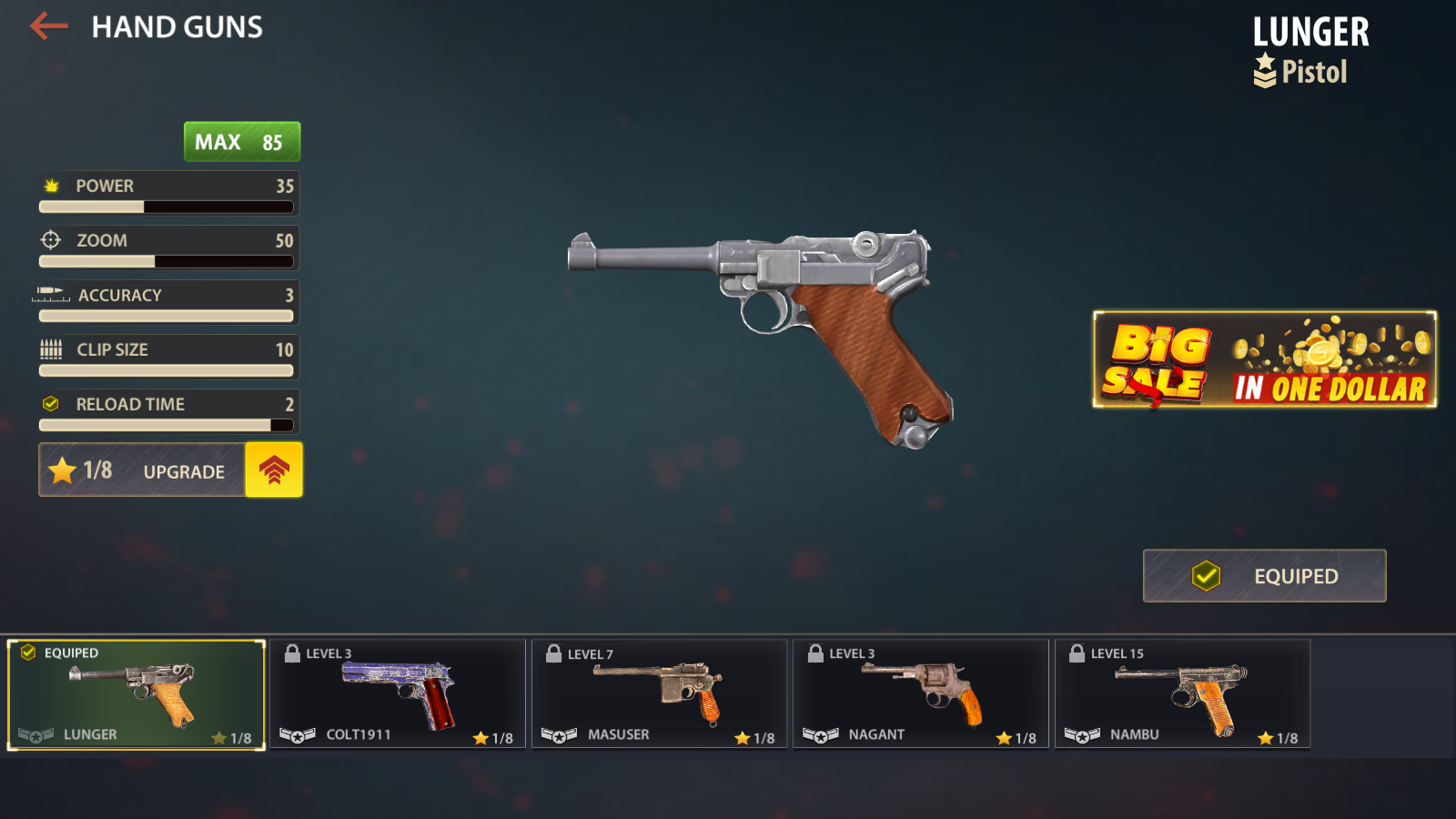Viewport: 1456px width, 819px height.
Task: Choose the Nambu pistol tile
Action: tap(1182, 695)
